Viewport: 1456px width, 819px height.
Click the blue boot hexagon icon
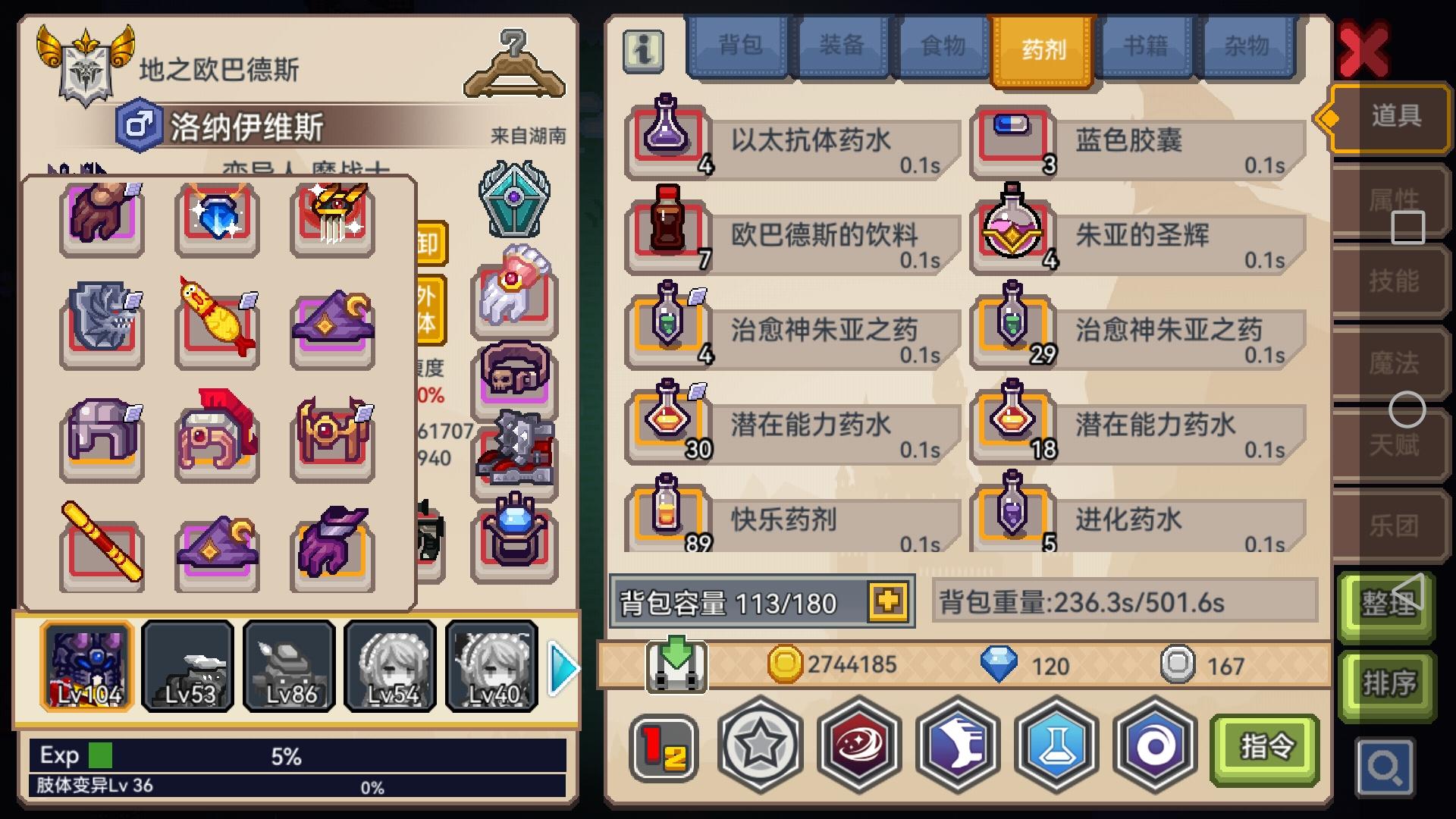tap(957, 747)
